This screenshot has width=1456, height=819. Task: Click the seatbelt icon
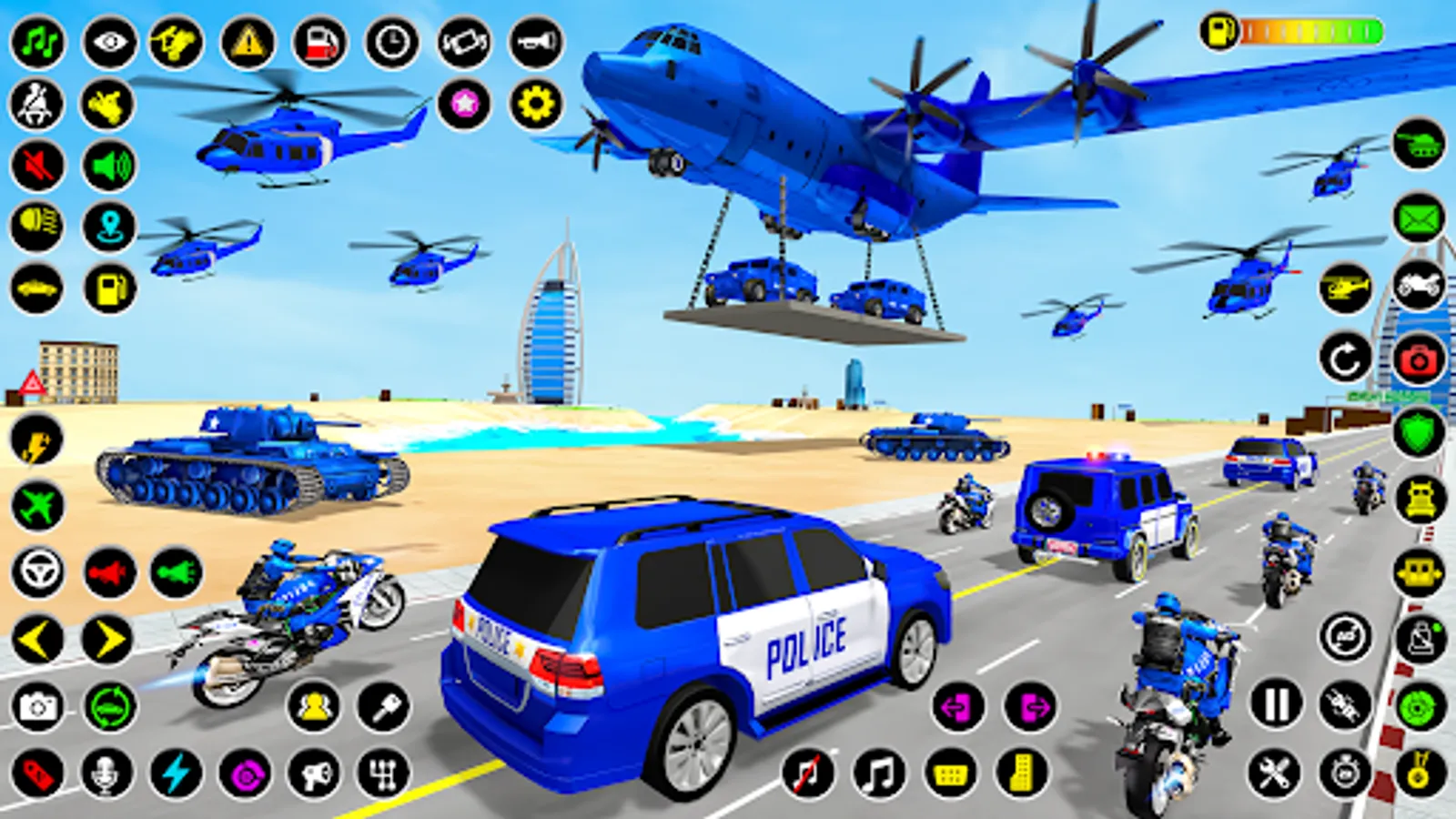[x=35, y=103]
